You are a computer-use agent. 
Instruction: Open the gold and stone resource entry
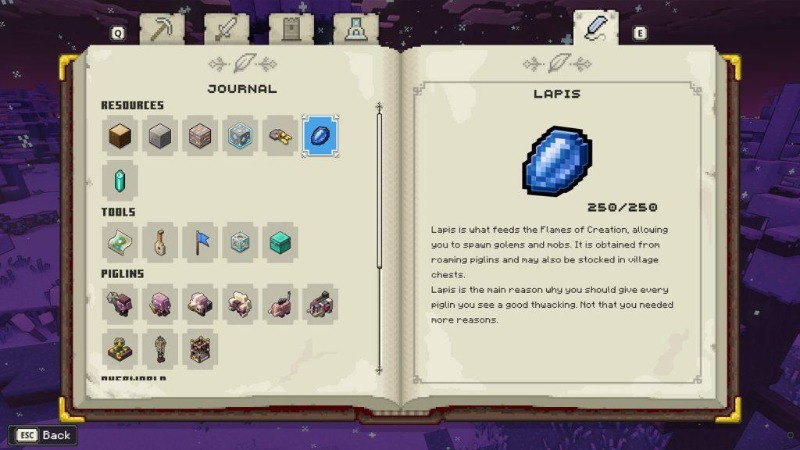pos(280,136)
